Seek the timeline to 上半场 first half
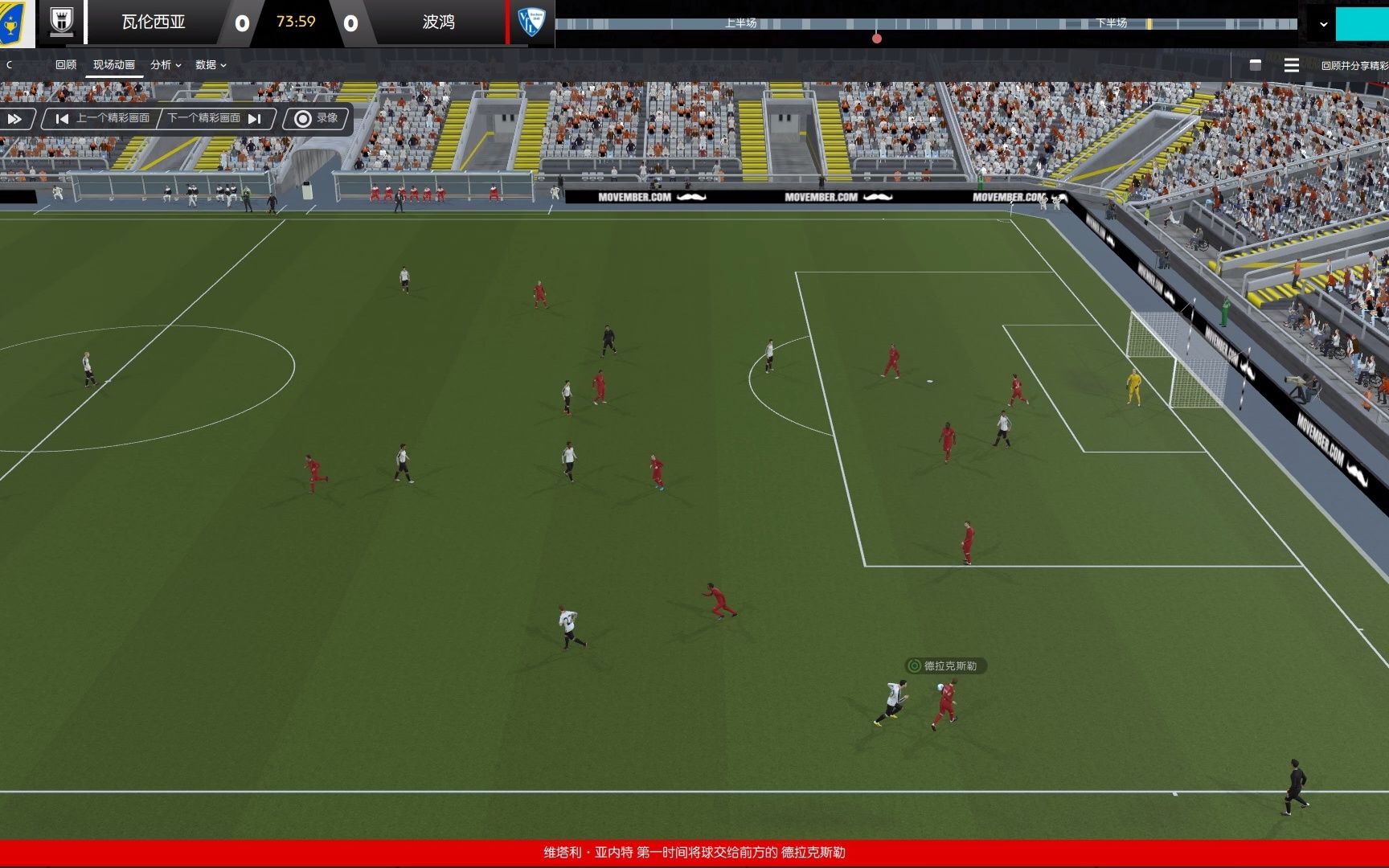Viewport: 1389px width, 868px height. [740, 23]
